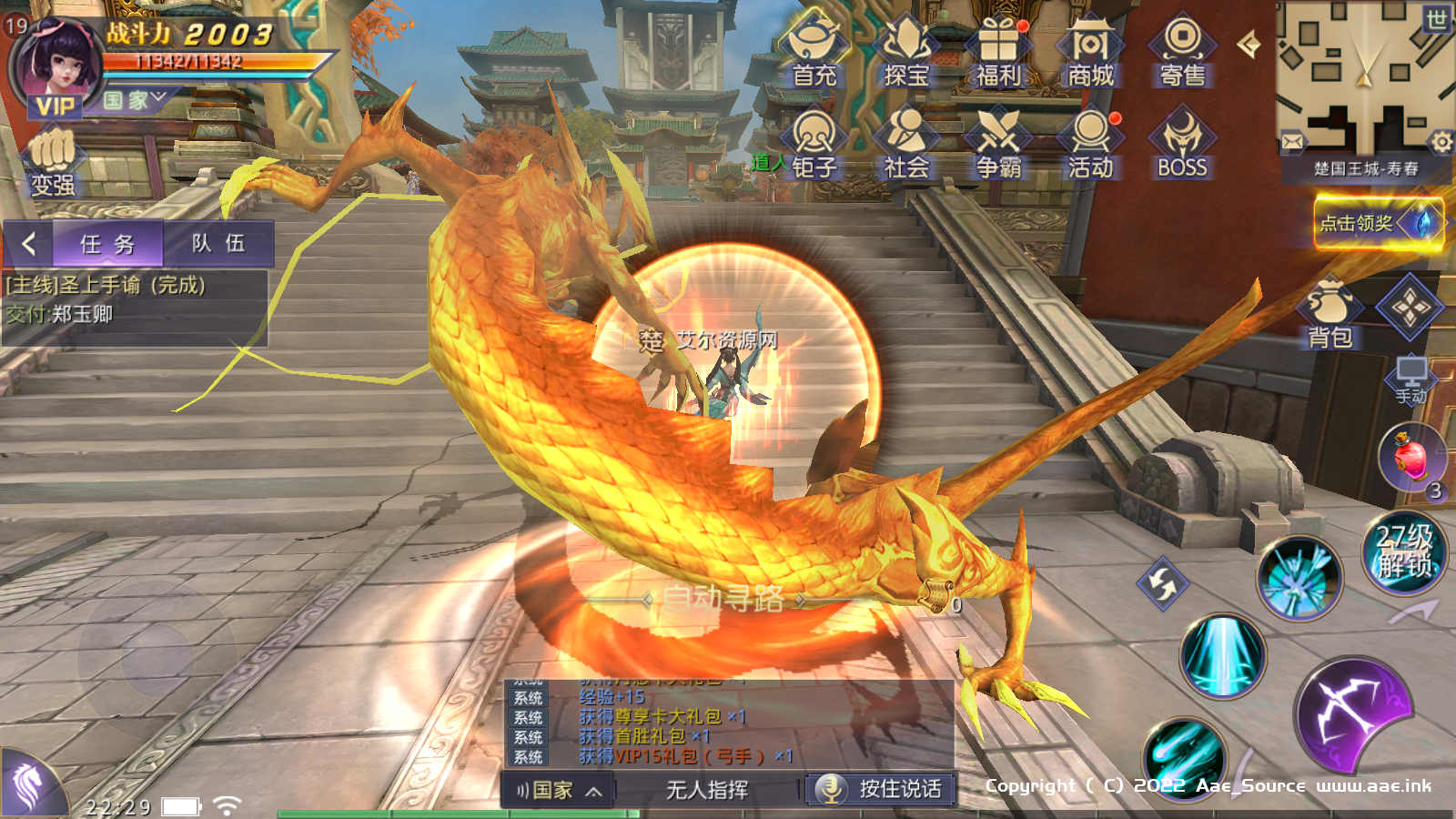Open the 福利 welfare gift icon
Screen dimensions: 1456x819
(x=998, y=52)
